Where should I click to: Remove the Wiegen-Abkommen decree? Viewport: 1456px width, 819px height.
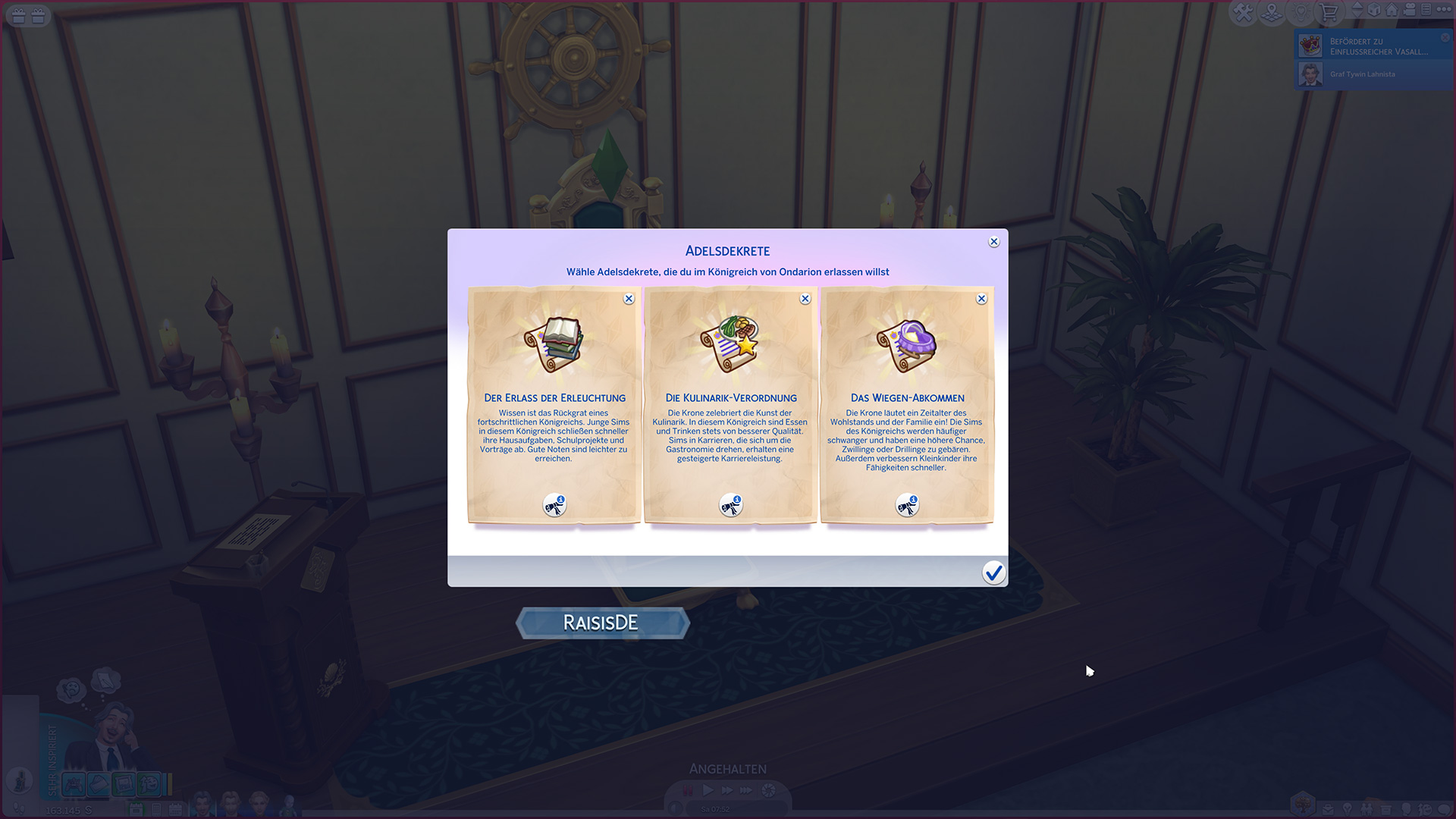981,299
